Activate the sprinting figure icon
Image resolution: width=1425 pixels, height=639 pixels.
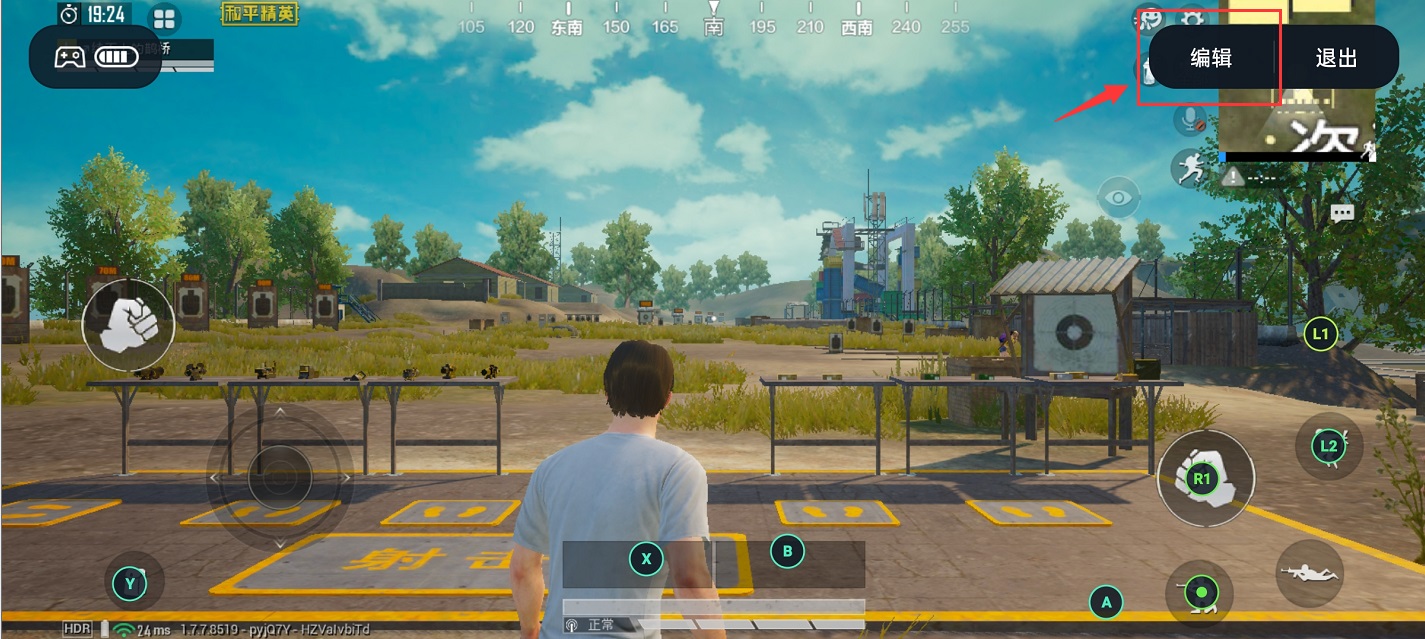pyautogui.click(x=1189, y=168)
